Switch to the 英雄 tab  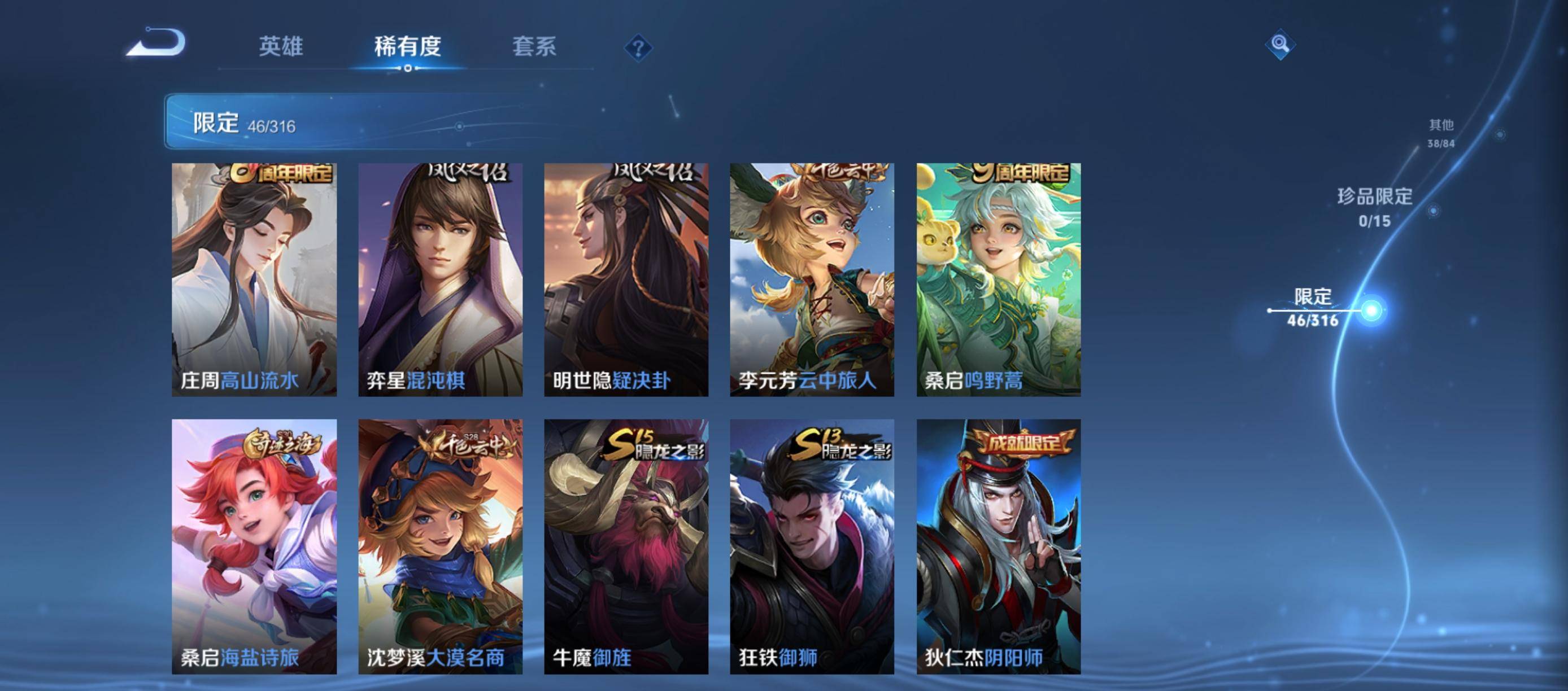[x=281, y=46]
